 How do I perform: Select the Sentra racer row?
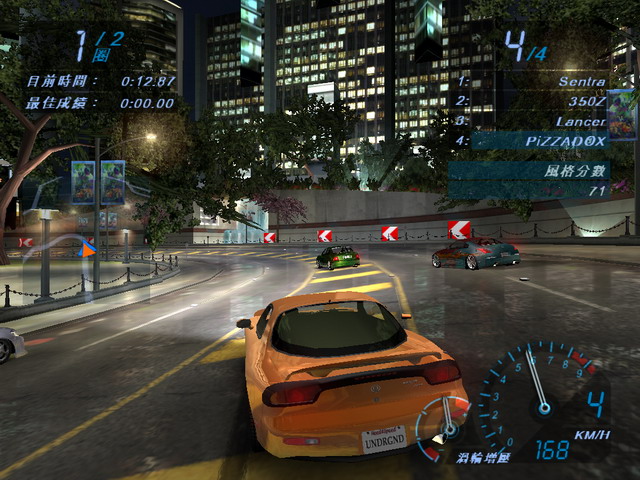coord(530,81)
